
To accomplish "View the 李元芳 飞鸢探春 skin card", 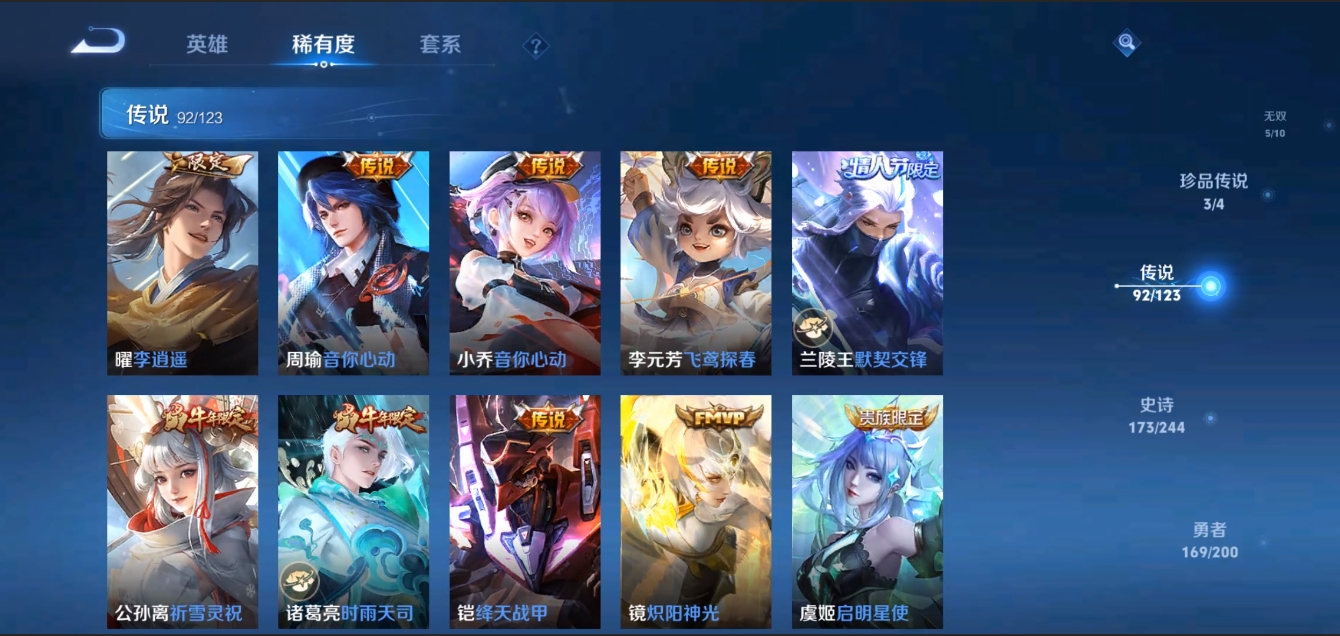I will point(695,263).
